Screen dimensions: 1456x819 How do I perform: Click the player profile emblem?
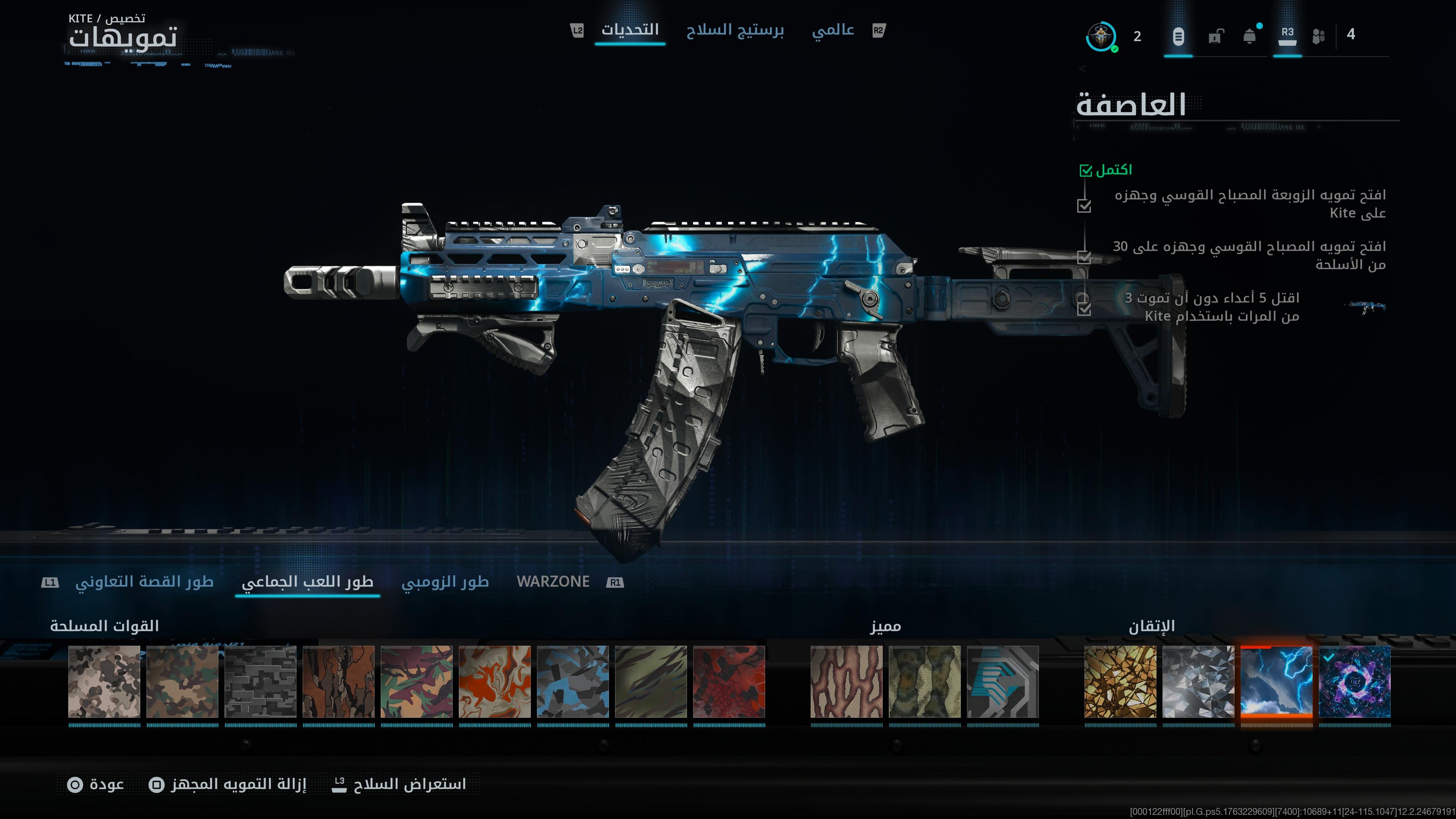(x=1101, y=37)
